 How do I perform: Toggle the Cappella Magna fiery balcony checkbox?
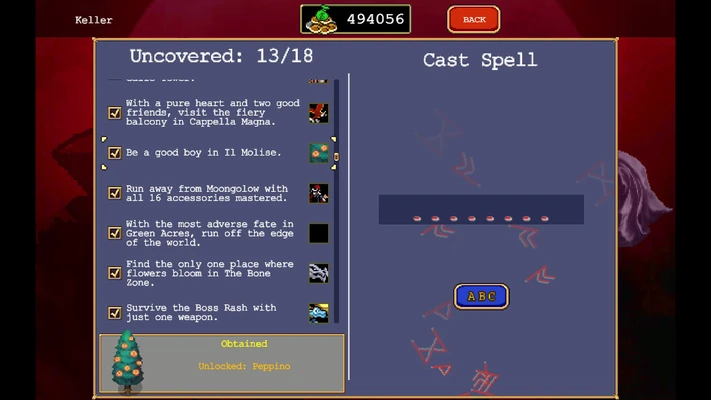[115, 113]
